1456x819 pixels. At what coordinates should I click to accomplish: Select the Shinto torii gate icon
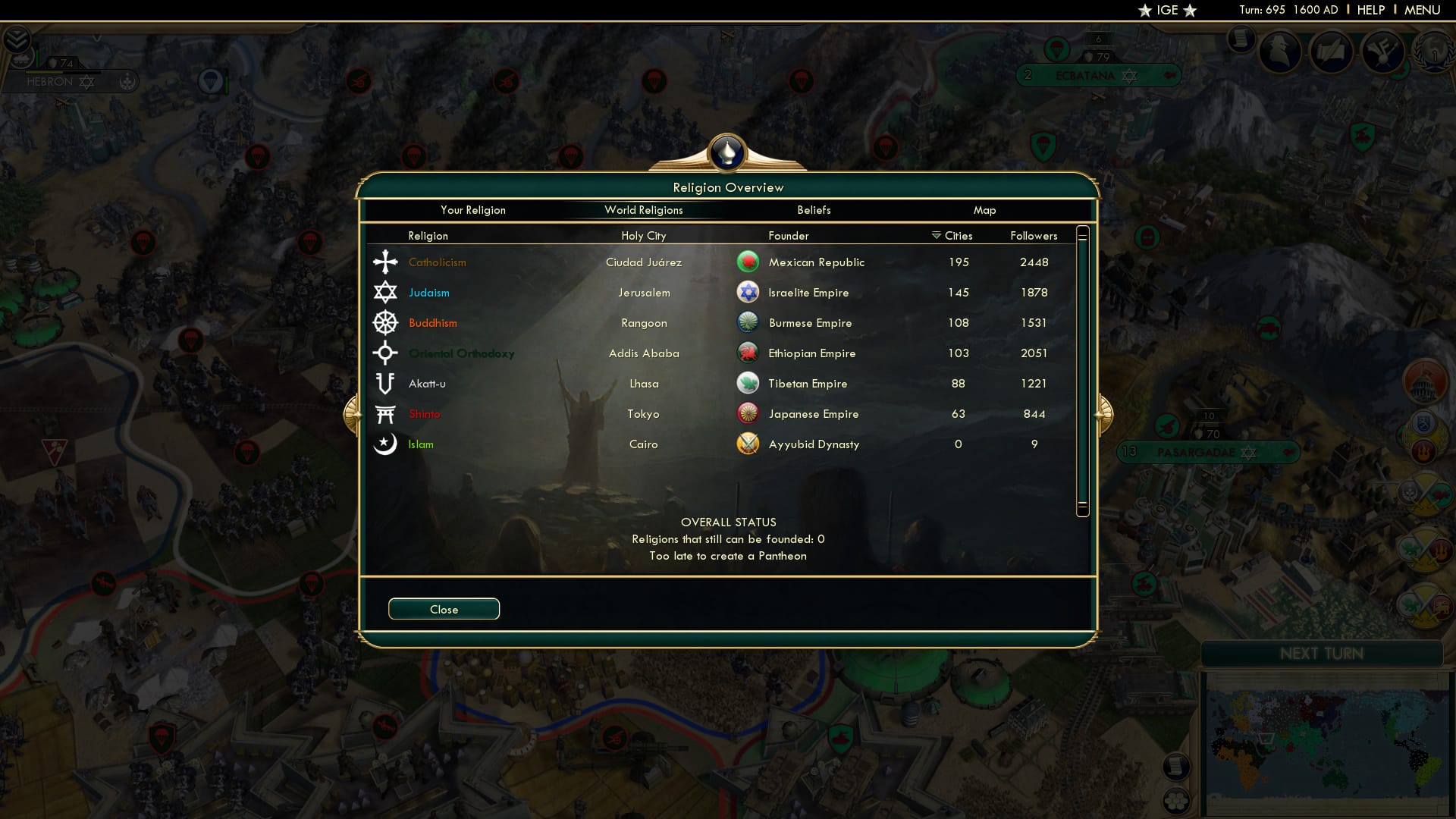tap(386, 413)
